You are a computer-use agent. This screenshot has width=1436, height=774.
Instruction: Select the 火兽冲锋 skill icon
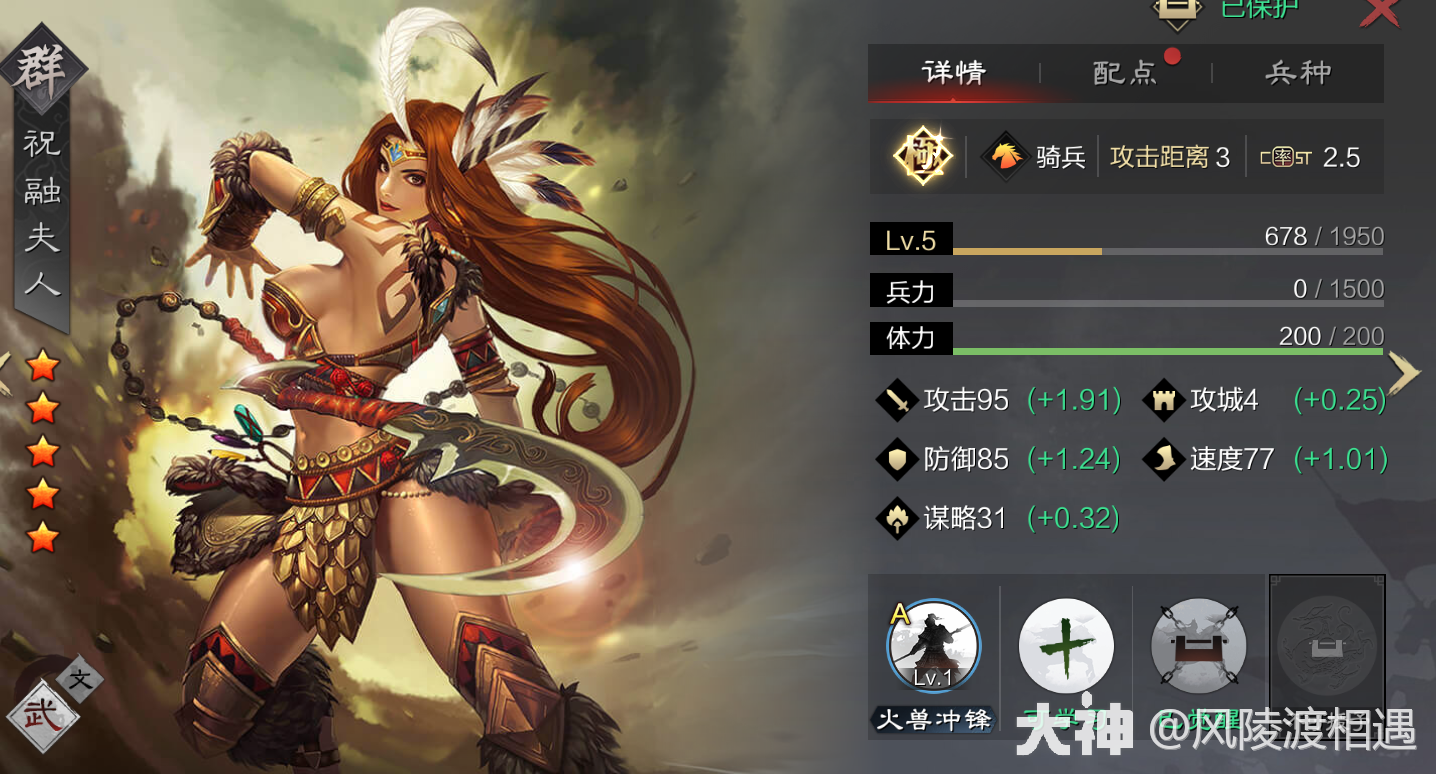933,646
